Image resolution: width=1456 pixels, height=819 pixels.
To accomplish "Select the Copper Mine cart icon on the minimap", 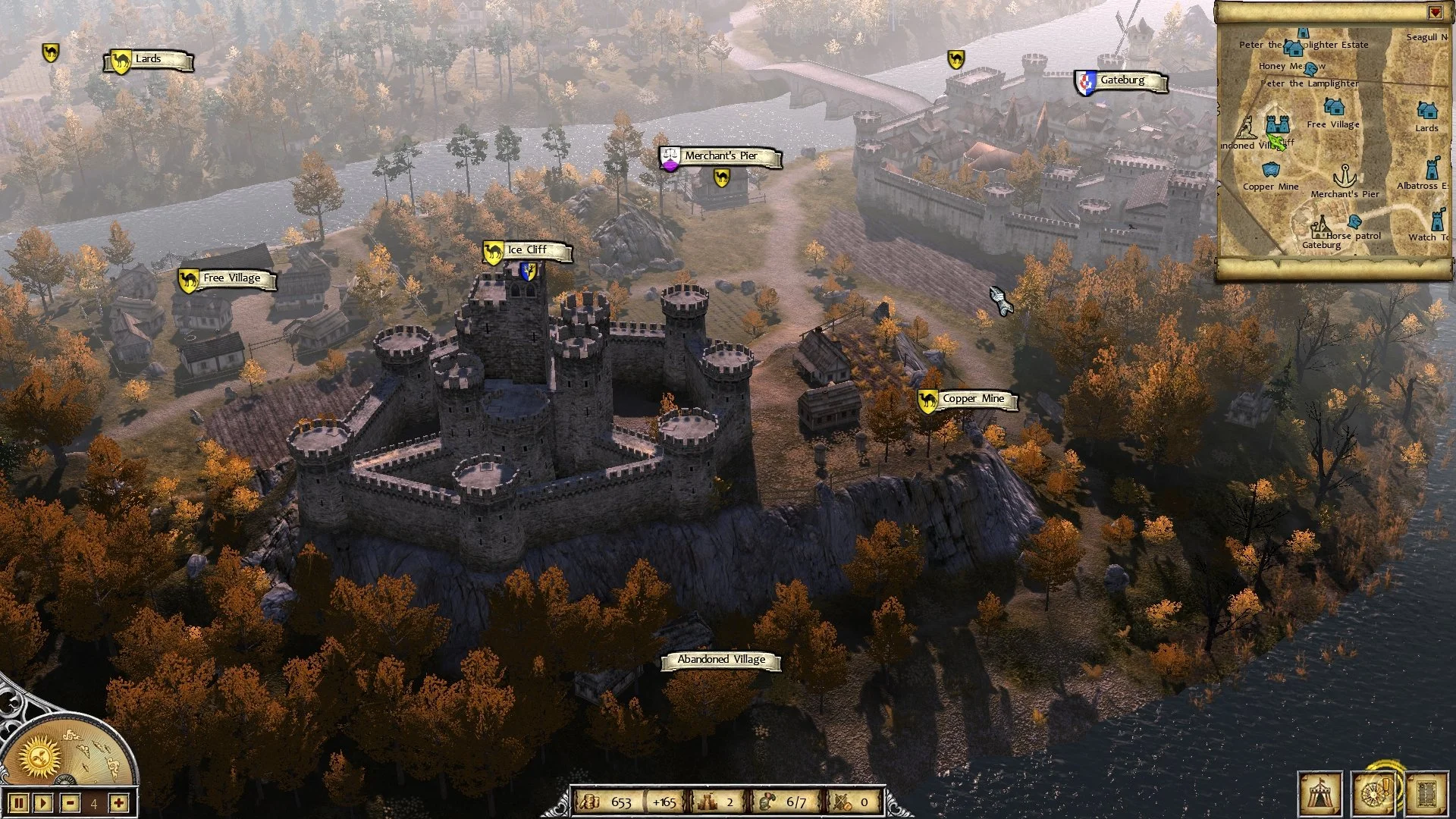I will (1271, 169).
